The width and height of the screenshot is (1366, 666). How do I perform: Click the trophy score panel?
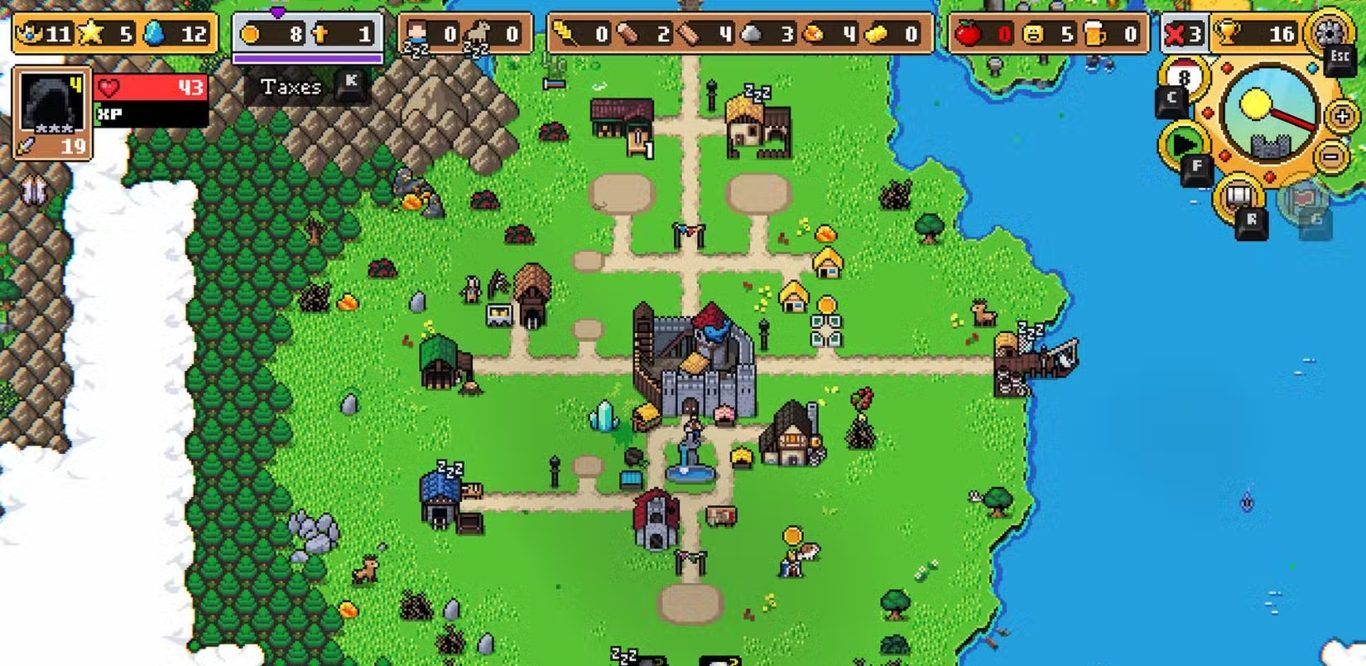coord(1255,34)
